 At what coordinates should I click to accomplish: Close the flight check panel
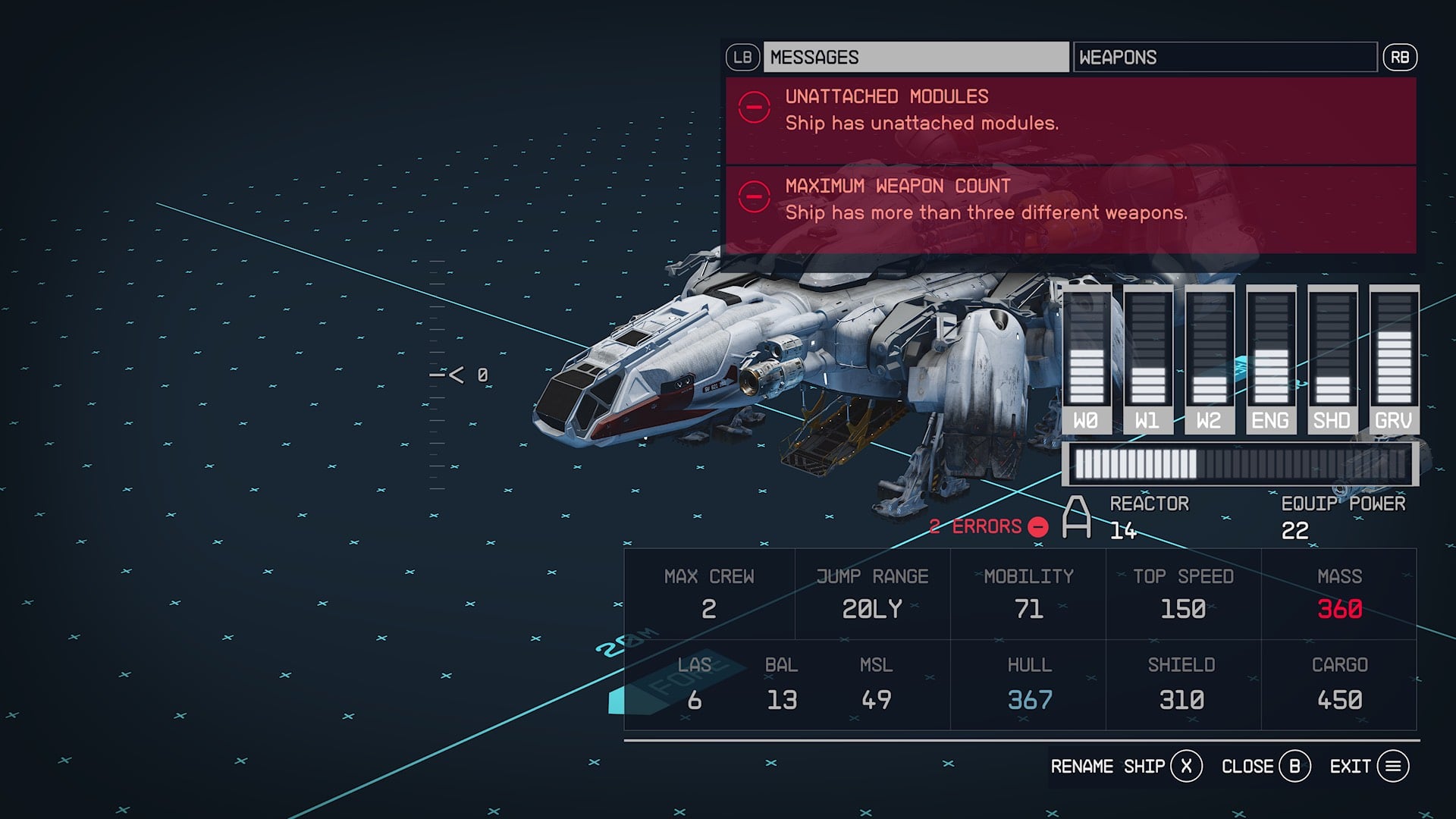tap(1265, 767)
